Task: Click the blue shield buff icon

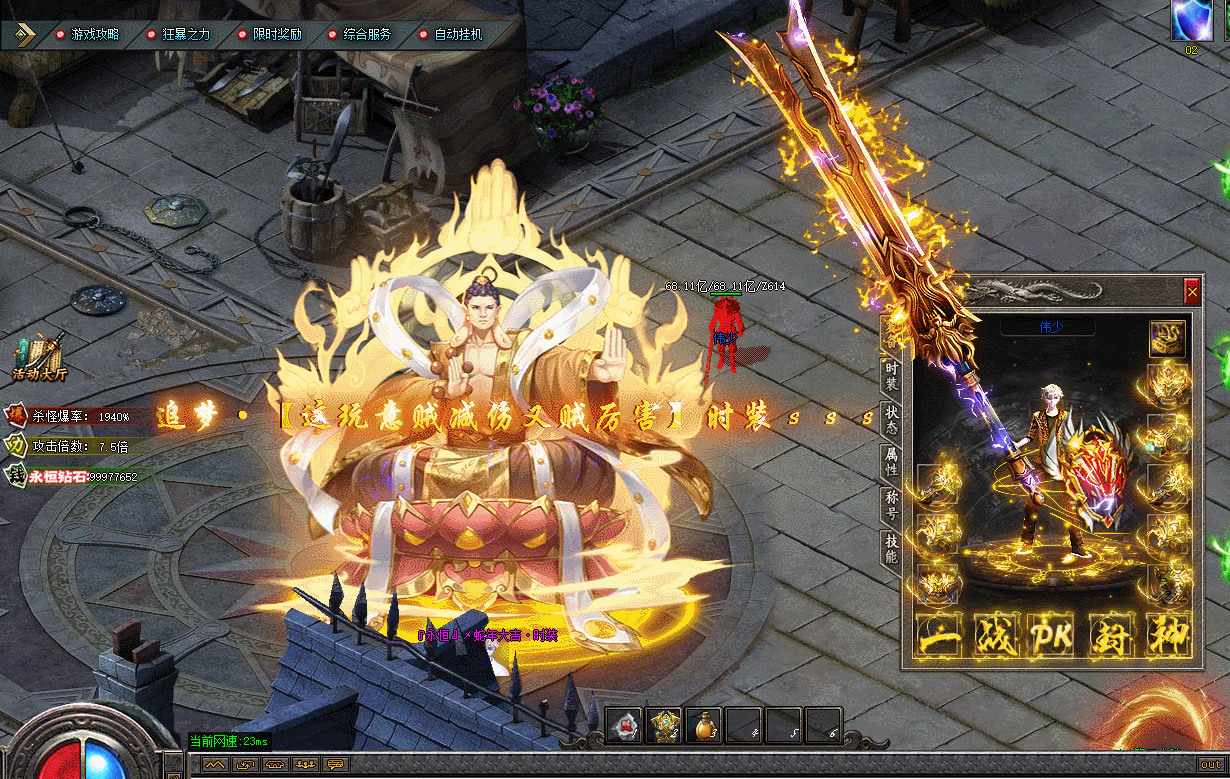Action: (x=1192, y=20)
